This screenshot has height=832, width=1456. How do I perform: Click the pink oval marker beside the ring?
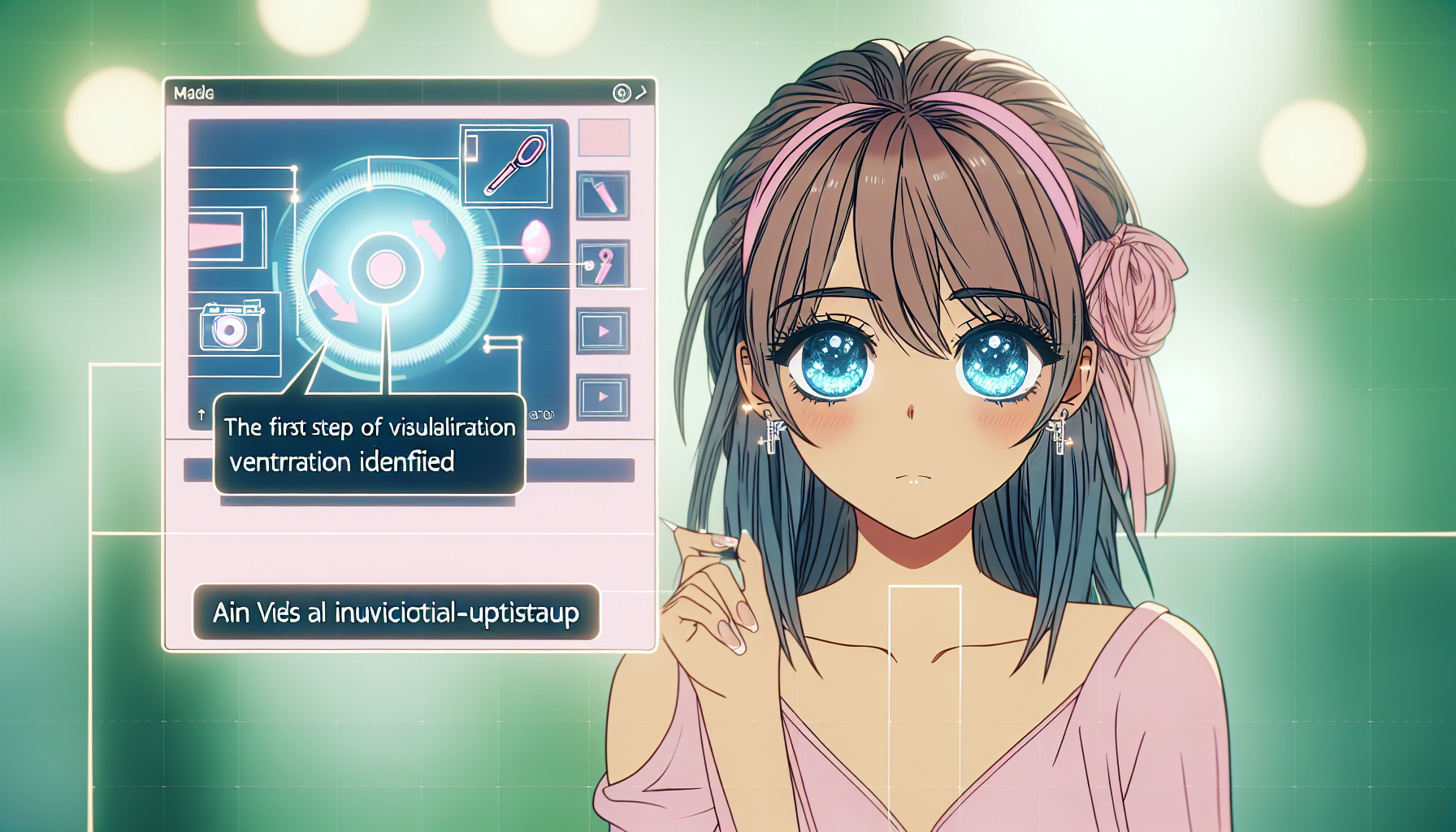[536, 242]
